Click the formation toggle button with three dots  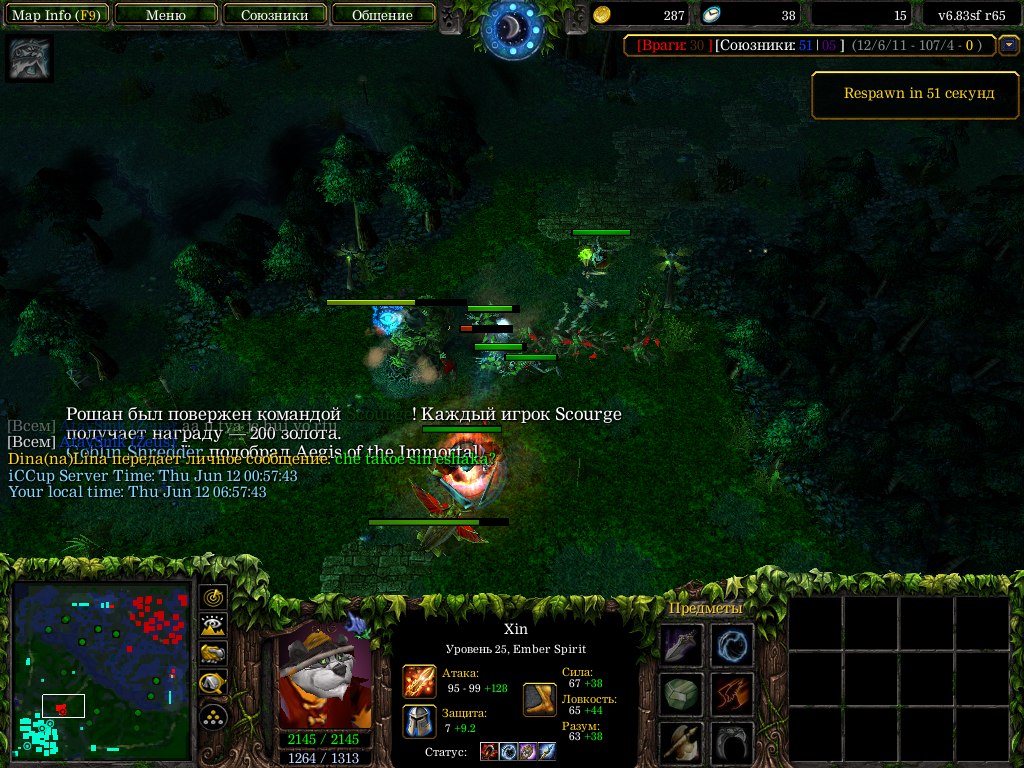pyautogui.click(x=213, y=716)
